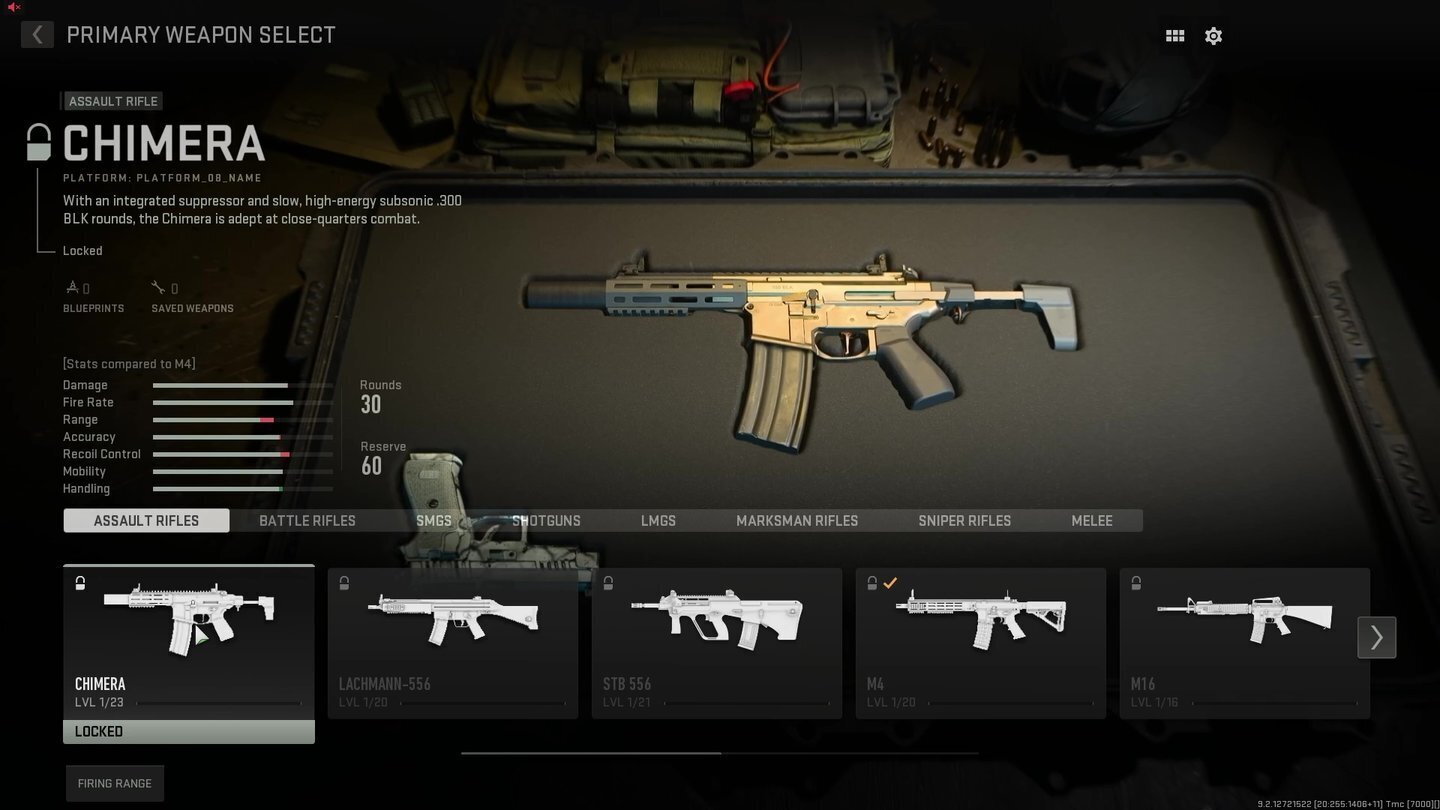Click the lock icon on the Chimera card
This screenshot has height=810, width=1440.
click(79, 583)
